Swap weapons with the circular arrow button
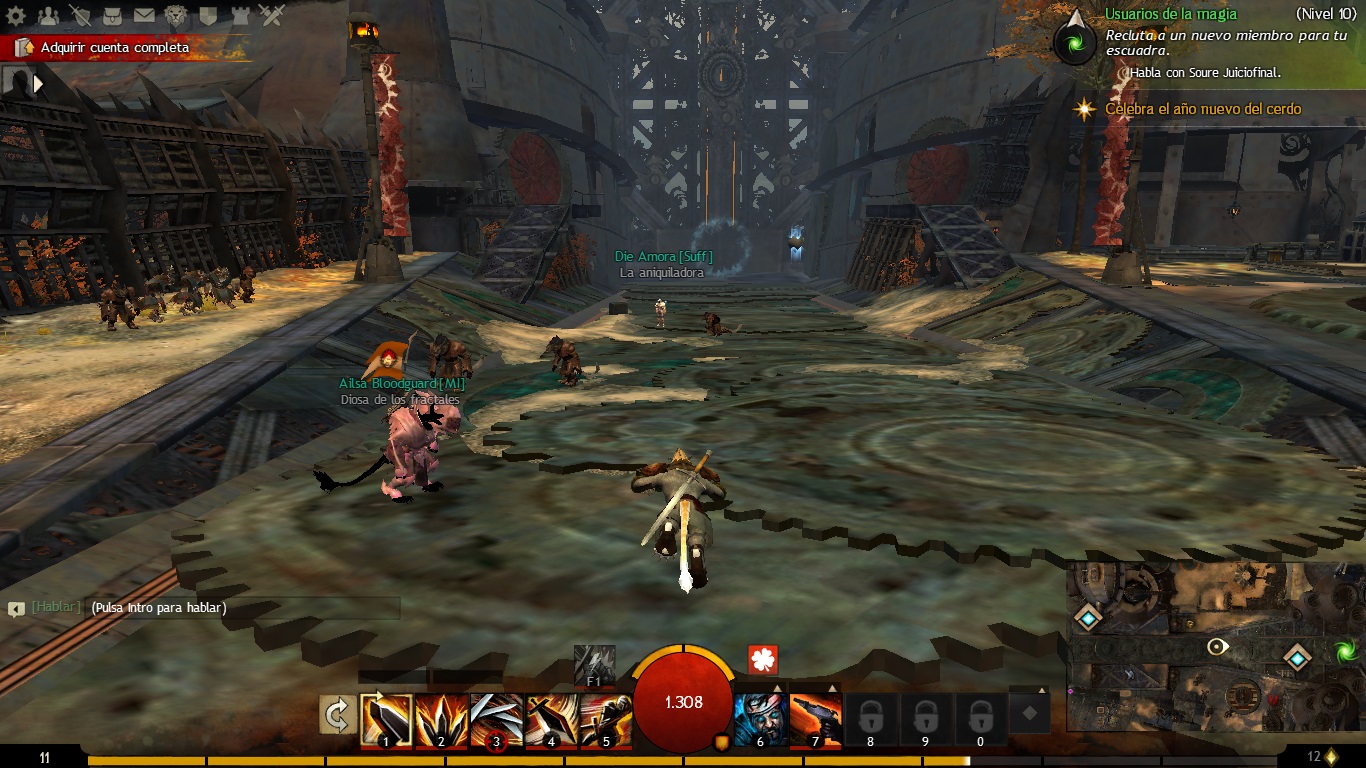The height and width of the screenshot is (768, 1366). pos(338,715)
